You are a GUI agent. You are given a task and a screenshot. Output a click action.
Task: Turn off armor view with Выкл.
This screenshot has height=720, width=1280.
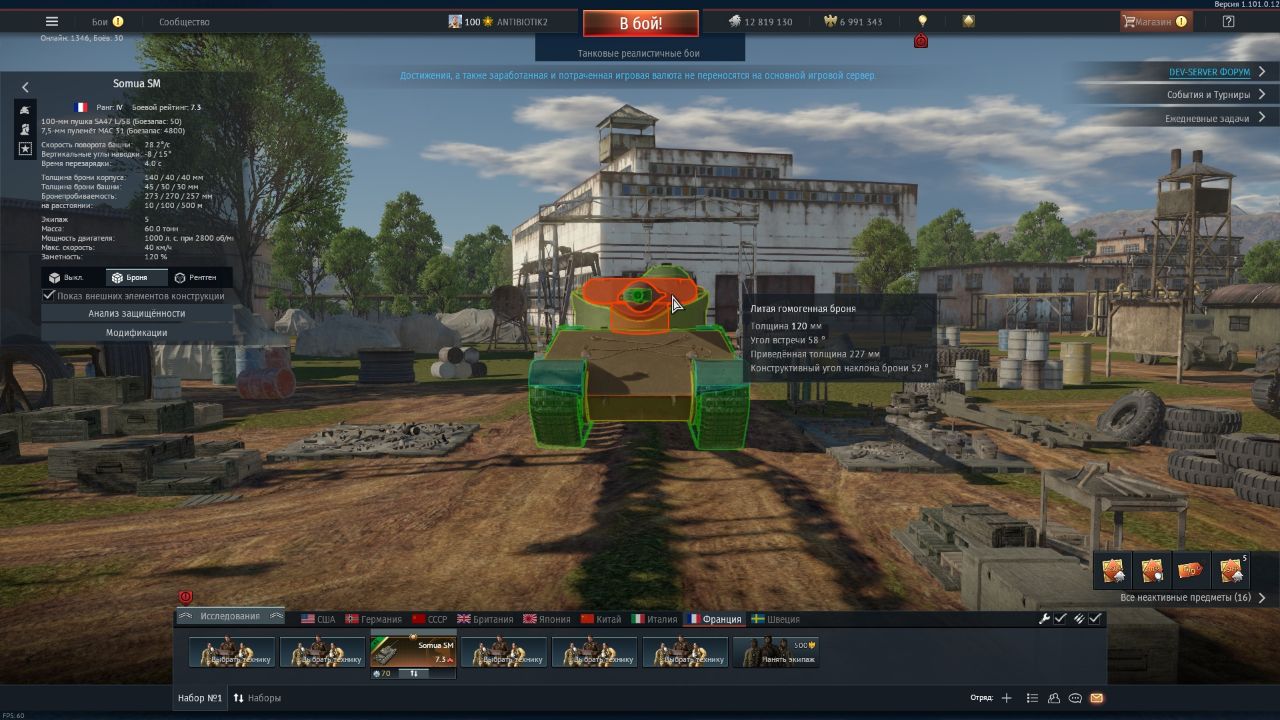(x=67, y=278)
